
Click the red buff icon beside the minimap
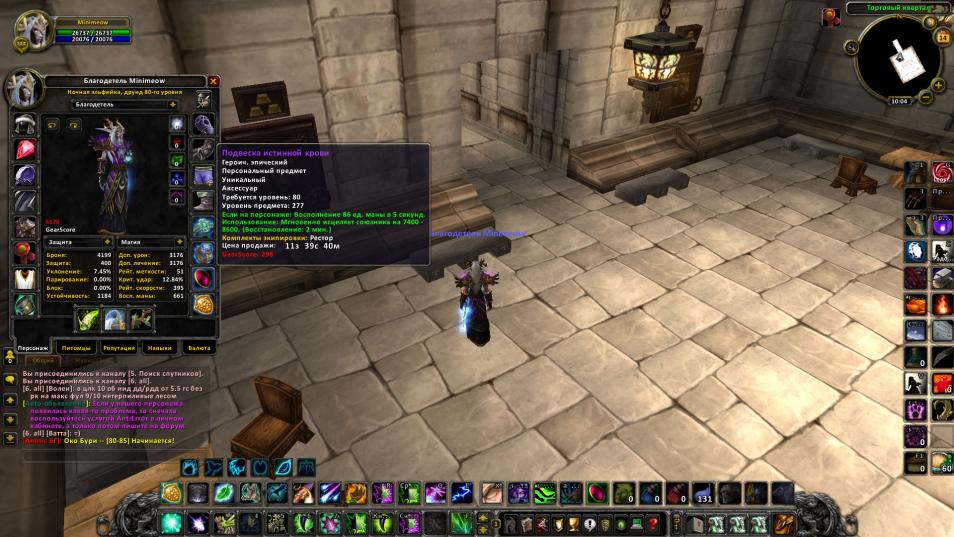pyautogui.click(x=831, y=17)
